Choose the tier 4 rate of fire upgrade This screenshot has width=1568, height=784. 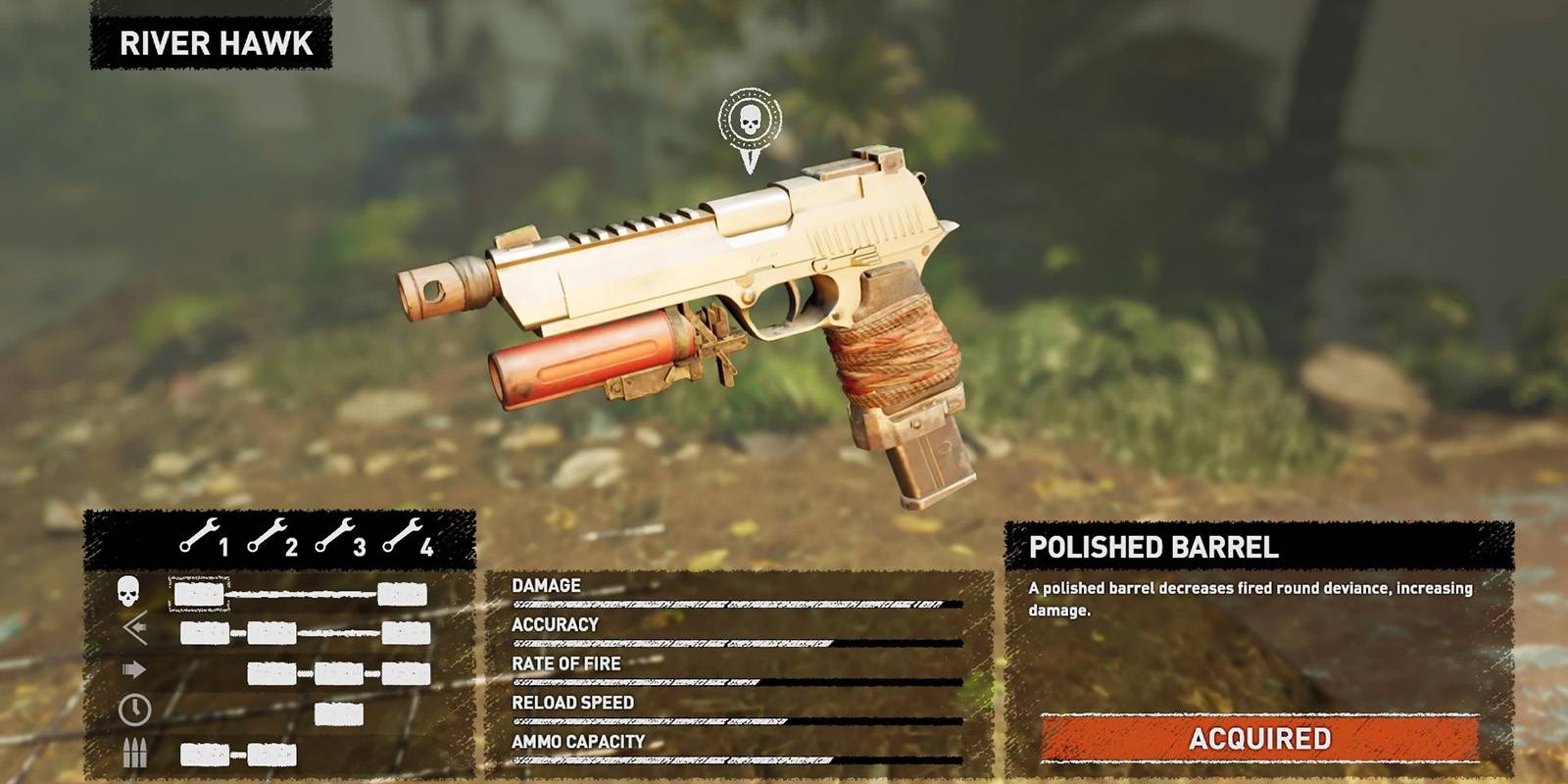[x=406, y=673]
